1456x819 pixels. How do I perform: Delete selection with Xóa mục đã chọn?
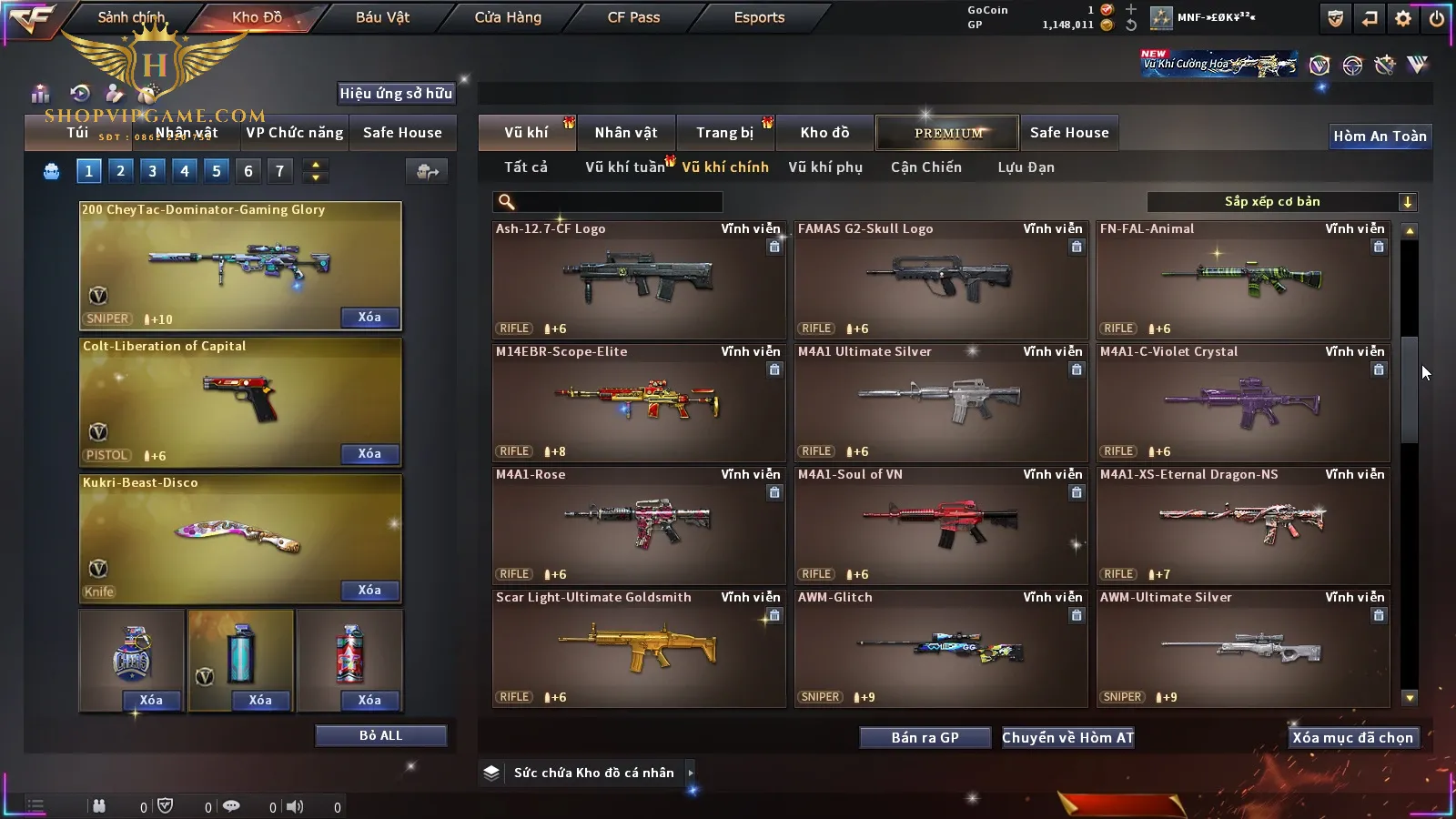pyautogui.click(x=1352, y=738)
